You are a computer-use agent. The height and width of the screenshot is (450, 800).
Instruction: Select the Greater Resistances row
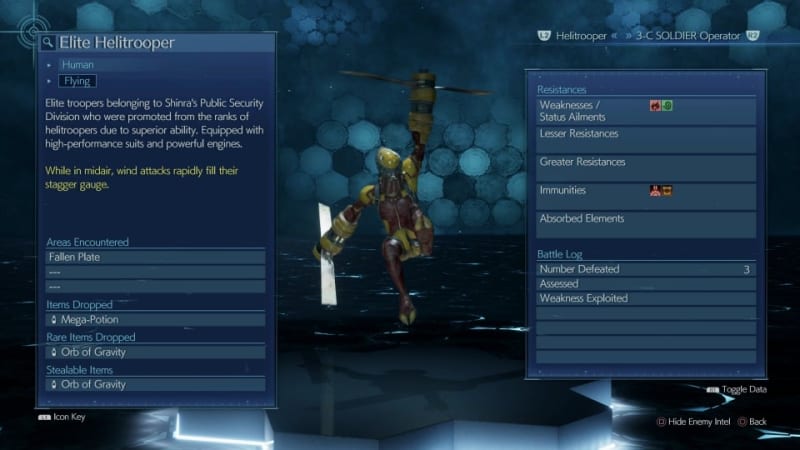pos(645,167)
